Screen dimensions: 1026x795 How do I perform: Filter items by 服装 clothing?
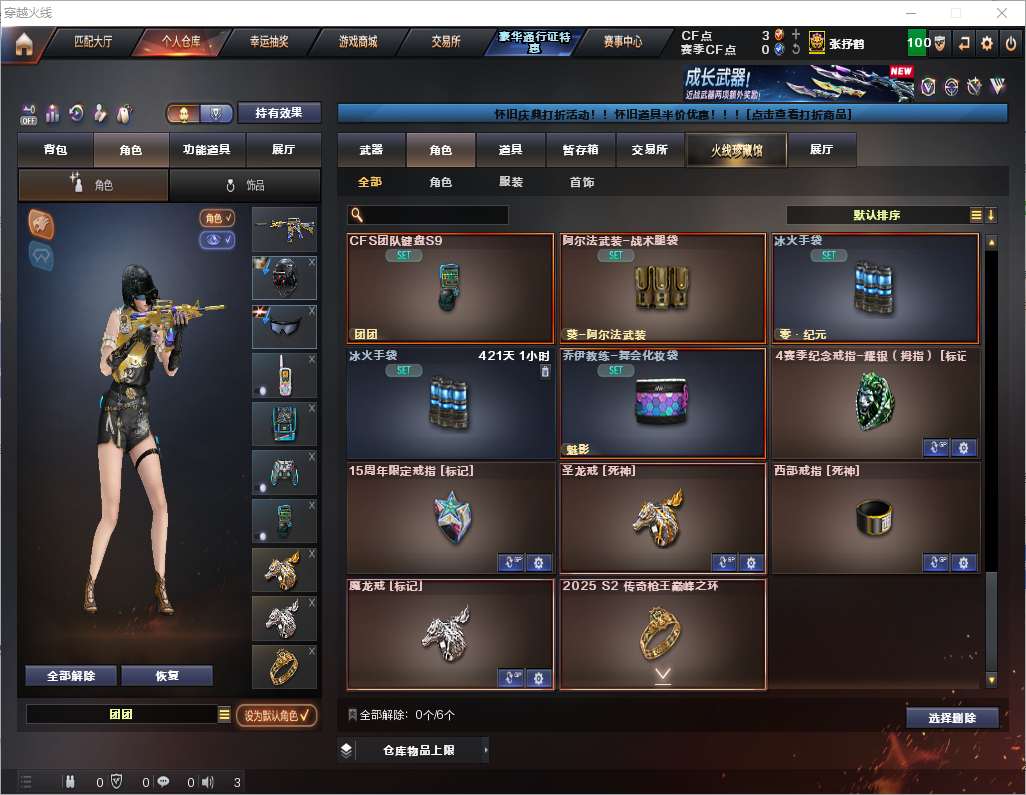click(511, 182)
